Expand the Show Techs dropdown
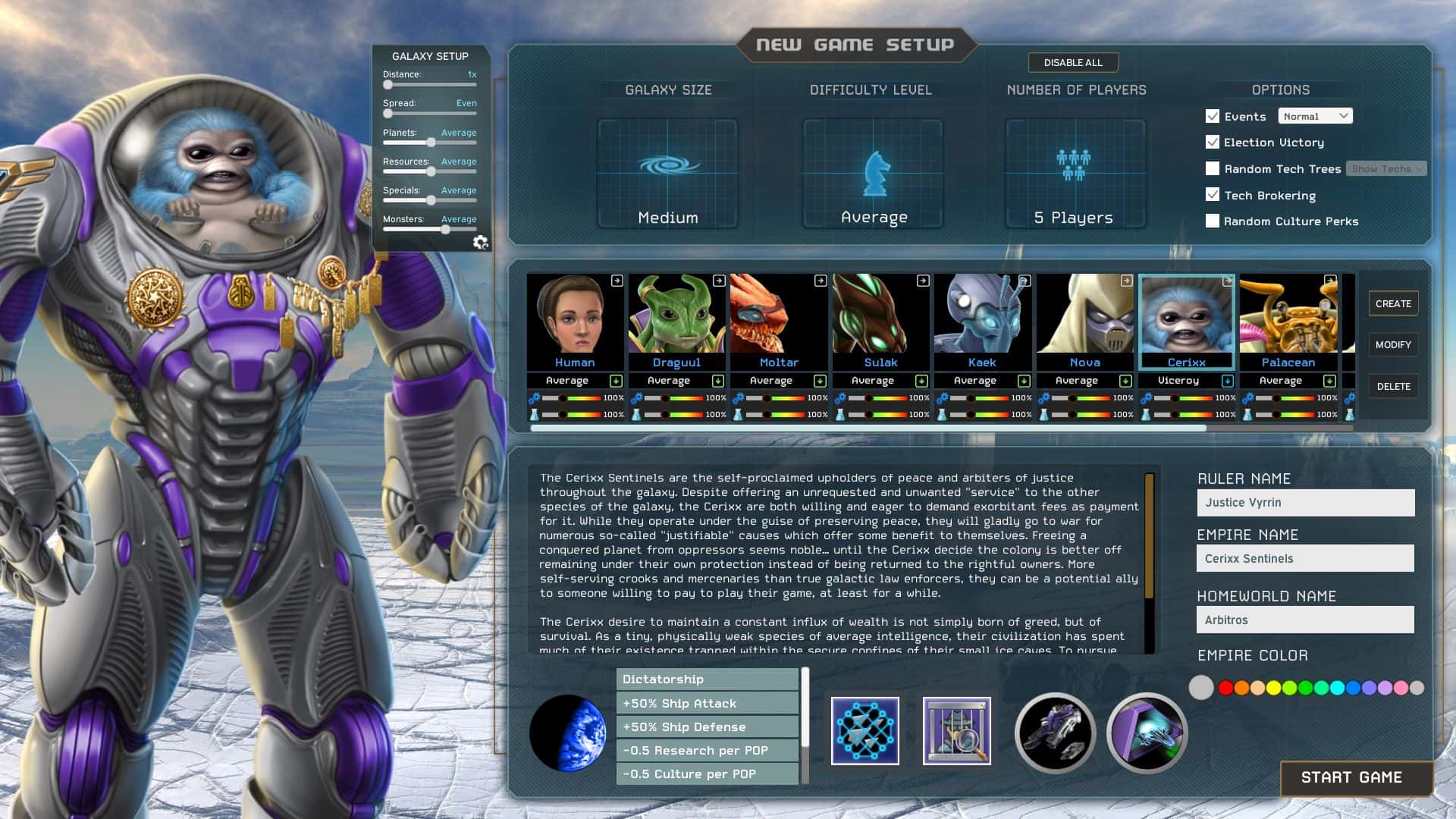This screenshot has height=819, width=1456. 1385,168
